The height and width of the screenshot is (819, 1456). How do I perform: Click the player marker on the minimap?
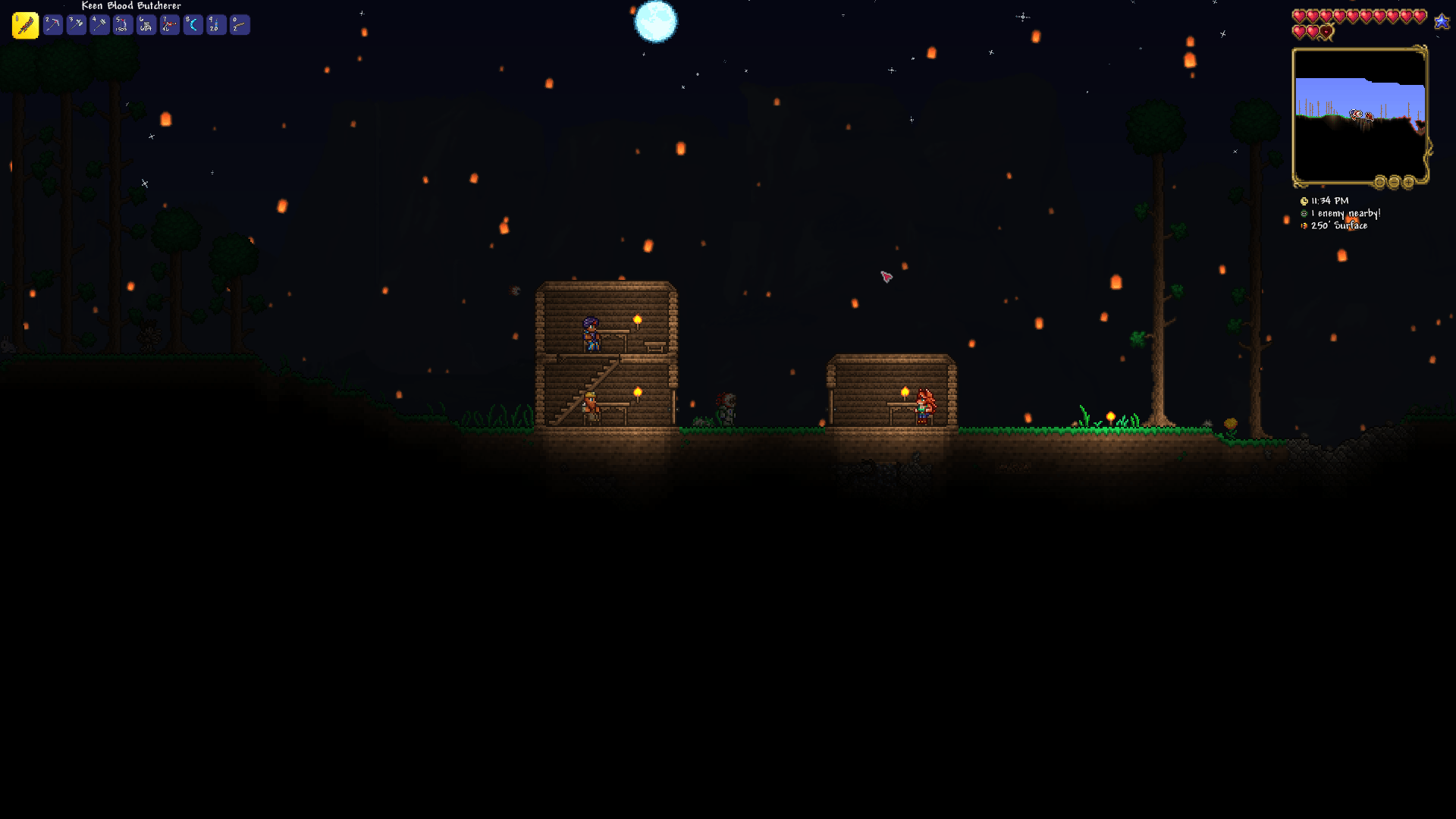pyautogui.click(x=1355, y=114)
